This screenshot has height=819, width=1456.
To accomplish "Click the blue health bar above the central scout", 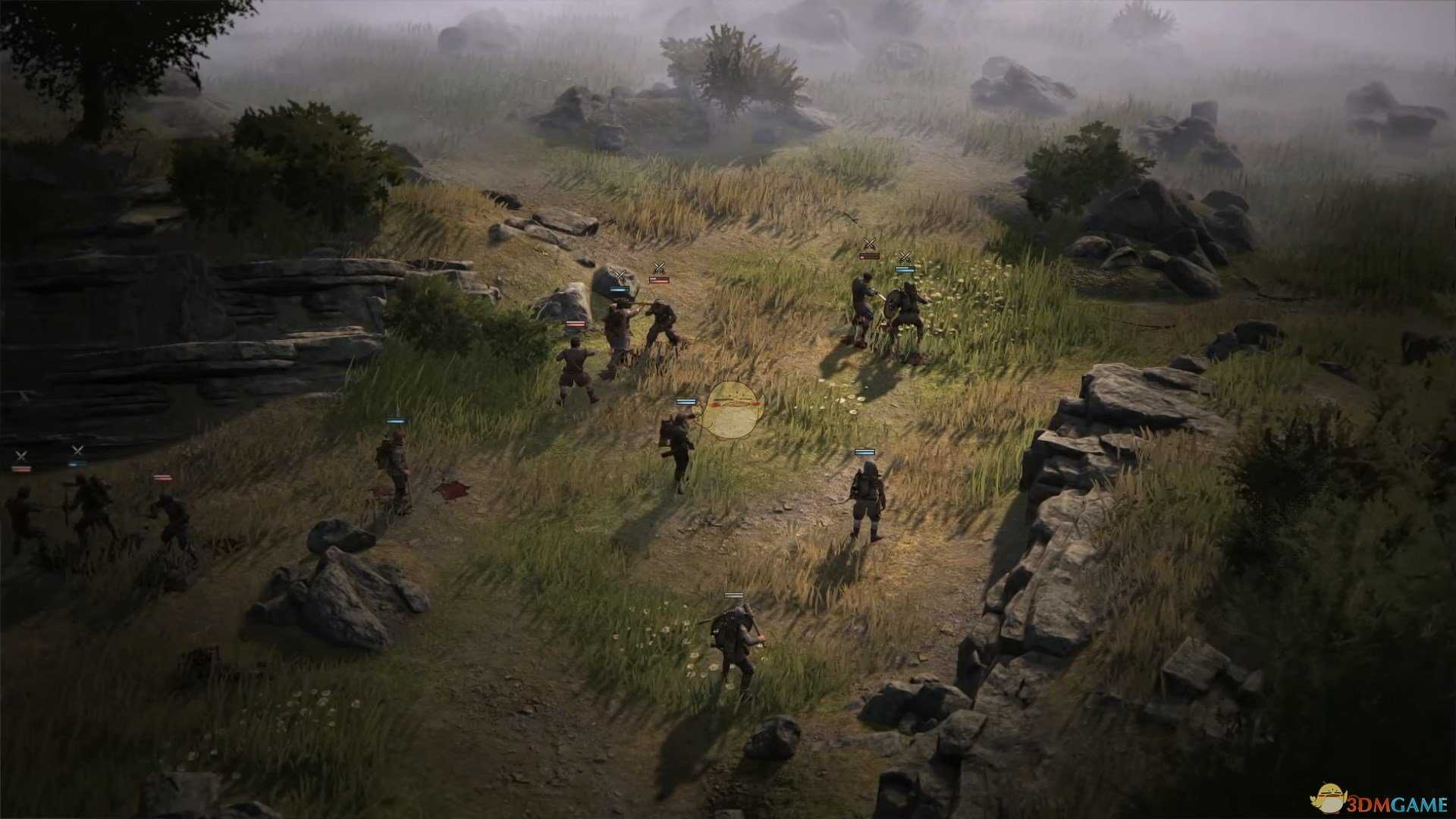I will 686,402.
